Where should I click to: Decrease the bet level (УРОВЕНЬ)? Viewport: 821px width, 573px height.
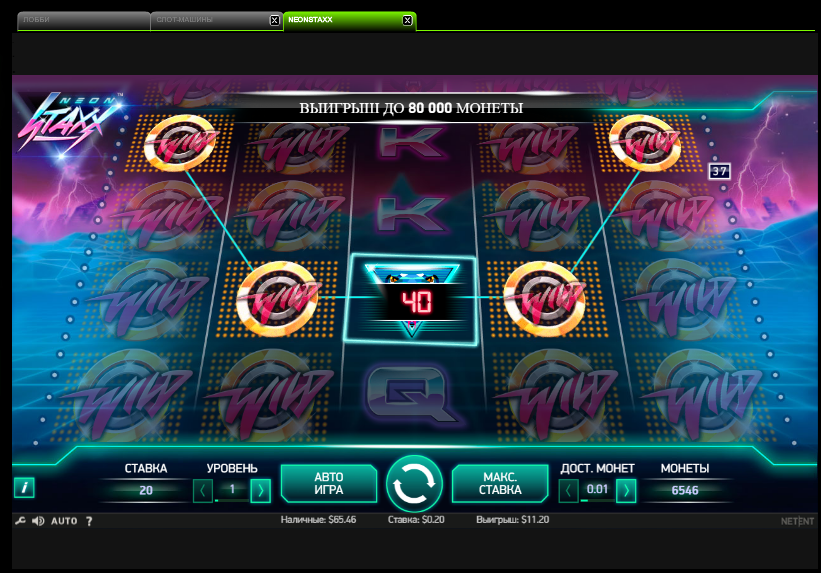[x=202, y=490]
